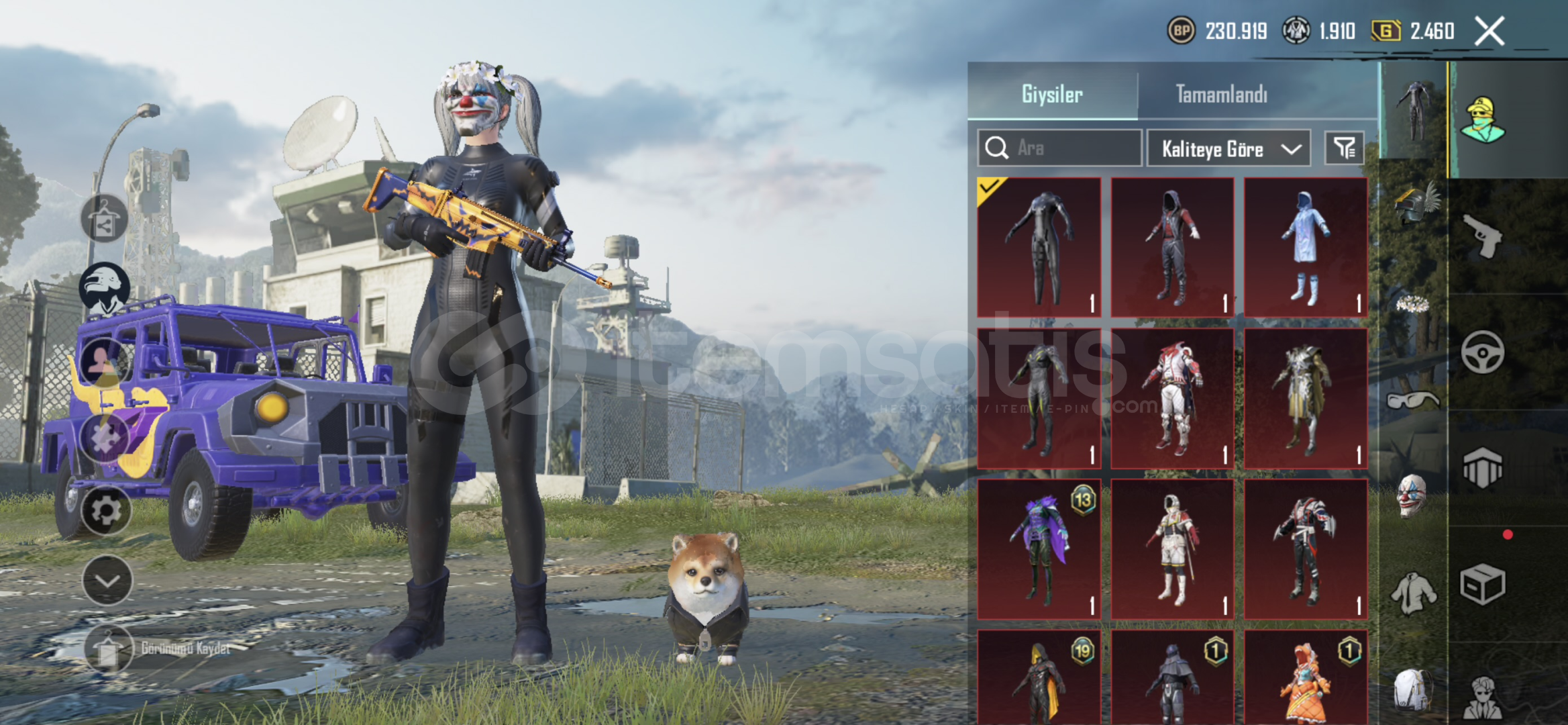Close the inventory with the X button

(x=1489, y=31)
